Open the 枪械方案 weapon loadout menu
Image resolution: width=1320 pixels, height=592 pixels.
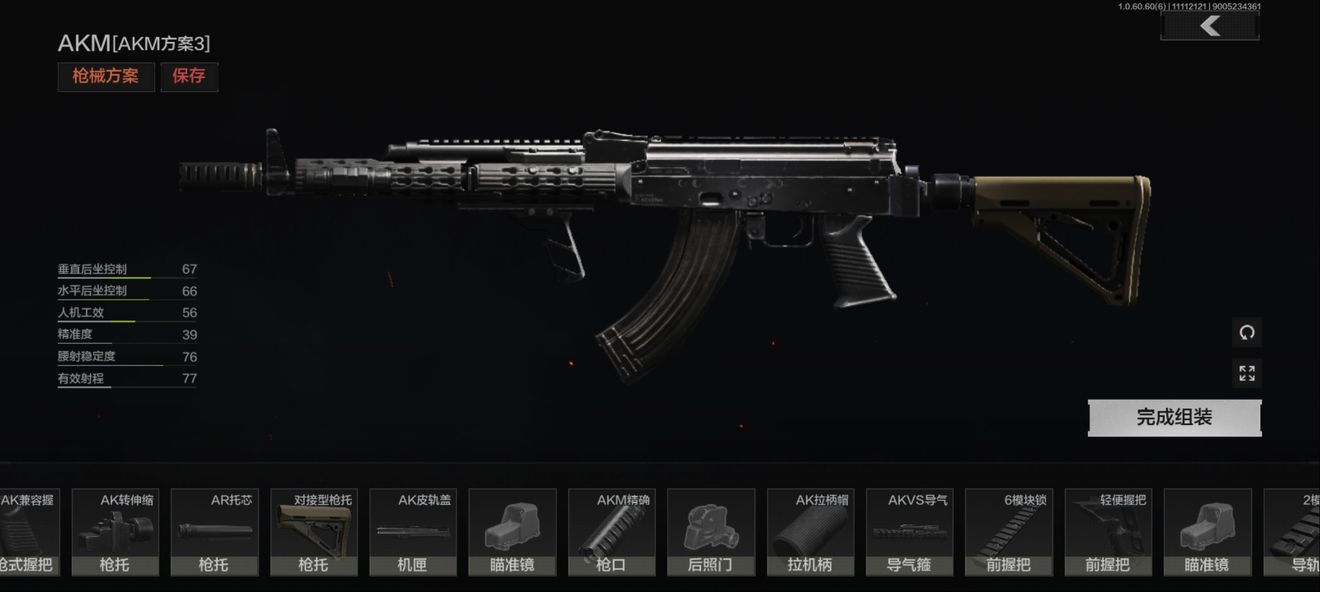[x=106, y=77]
